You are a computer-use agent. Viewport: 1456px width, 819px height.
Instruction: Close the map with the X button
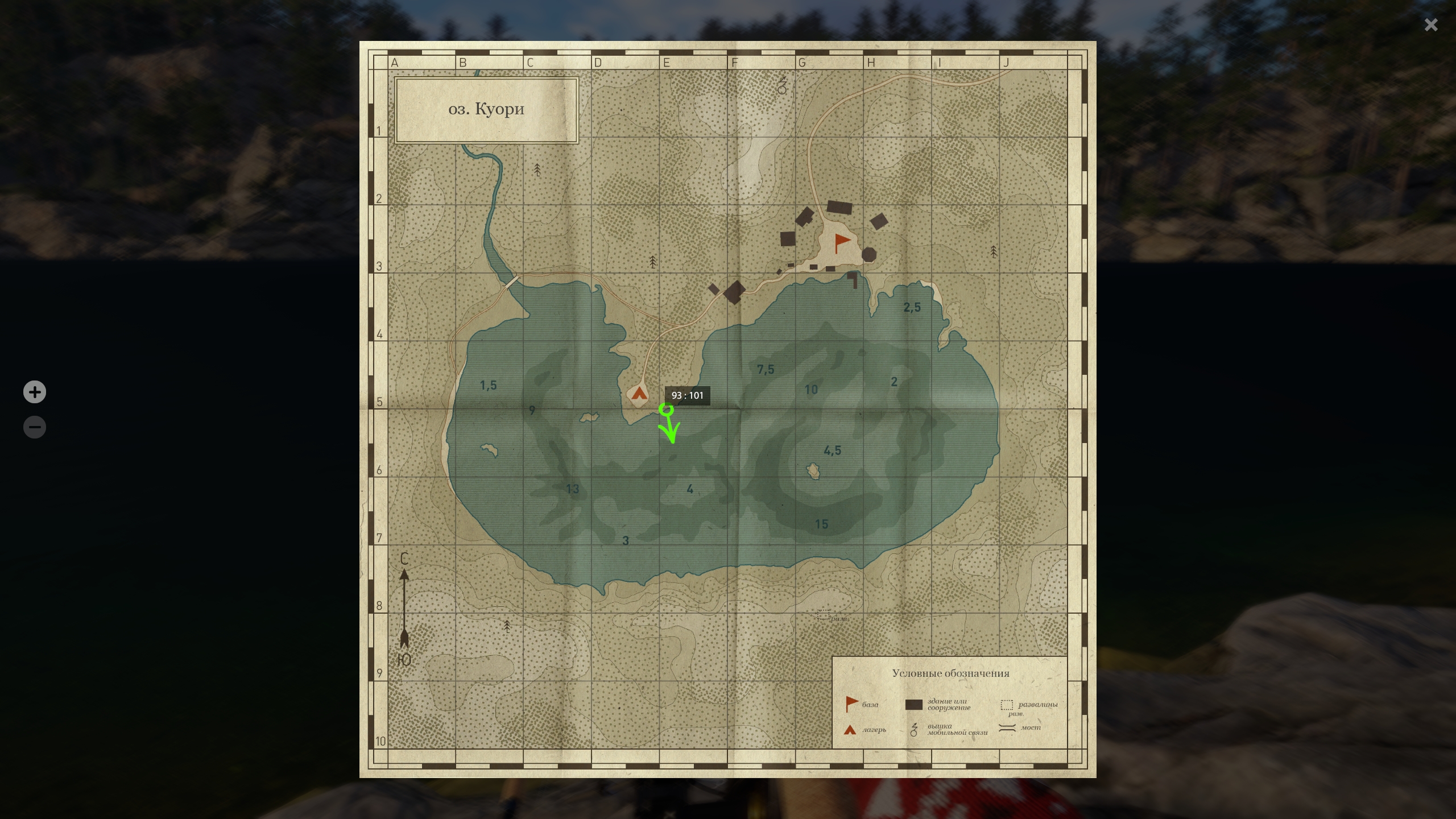[1431, 24]
